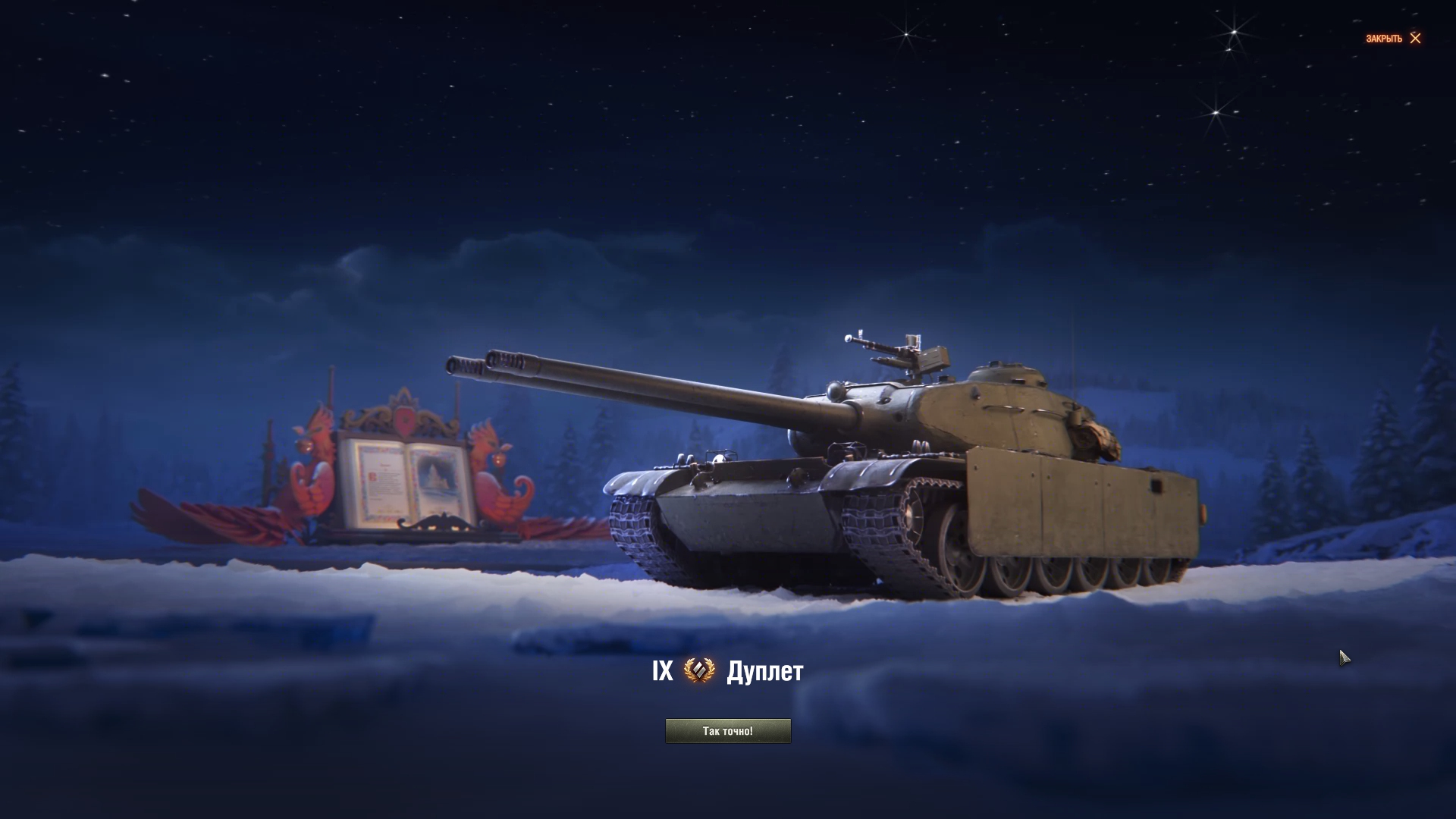Confirm with the "Так точно!" button

point(728,731)
